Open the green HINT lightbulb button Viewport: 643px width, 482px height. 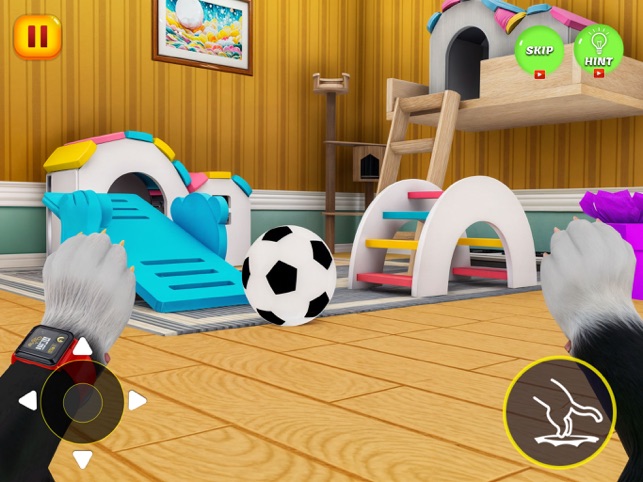click(599, 50)
